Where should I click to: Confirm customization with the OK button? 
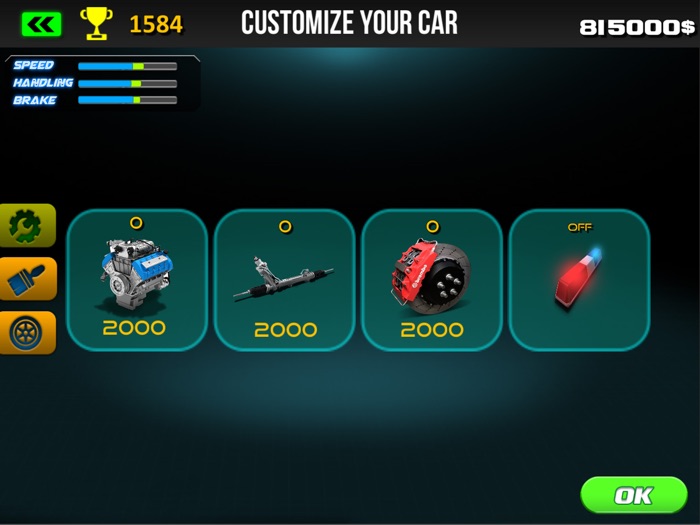(x=633, y=495)
